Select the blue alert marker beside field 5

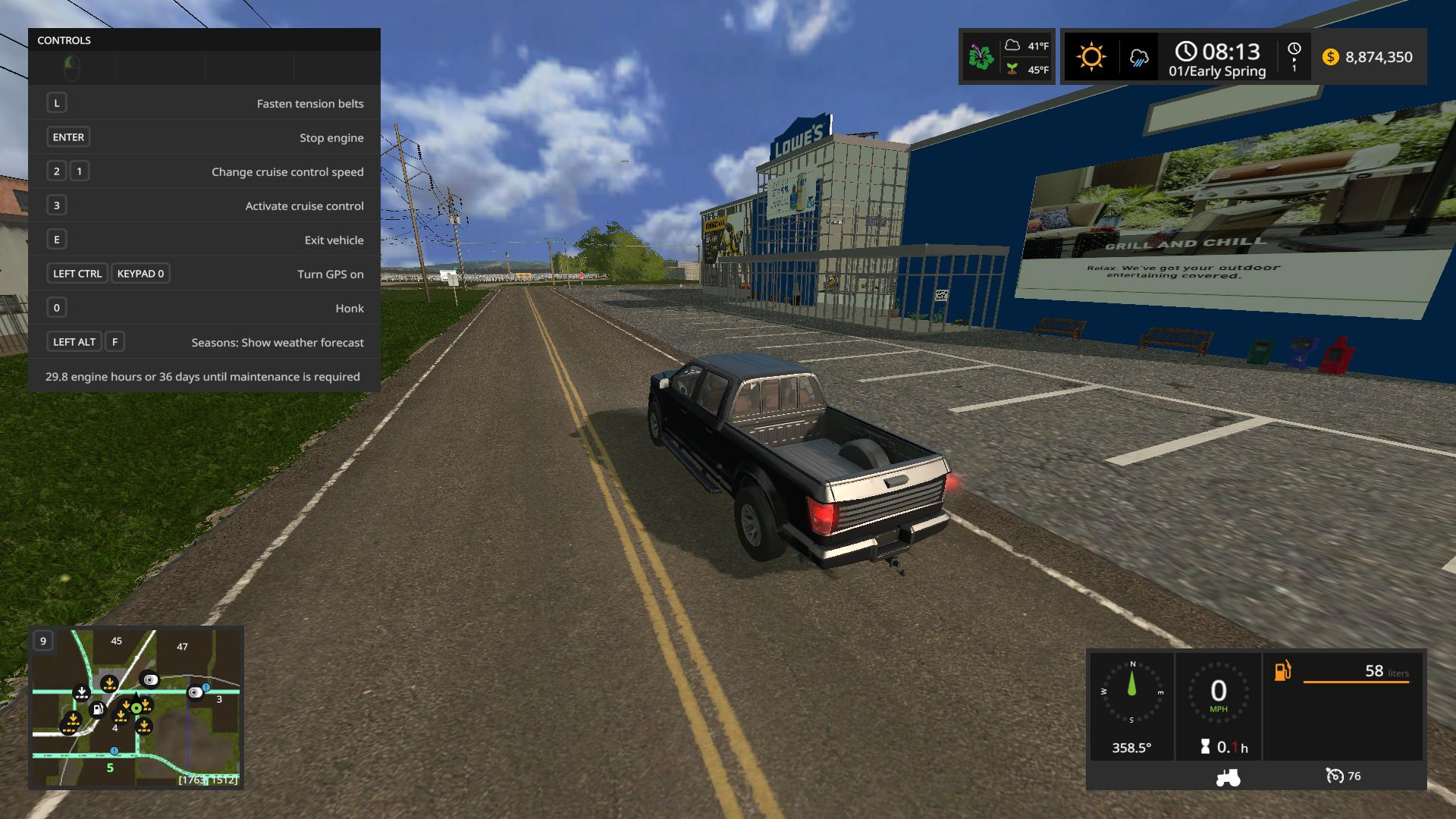[115, 751]
